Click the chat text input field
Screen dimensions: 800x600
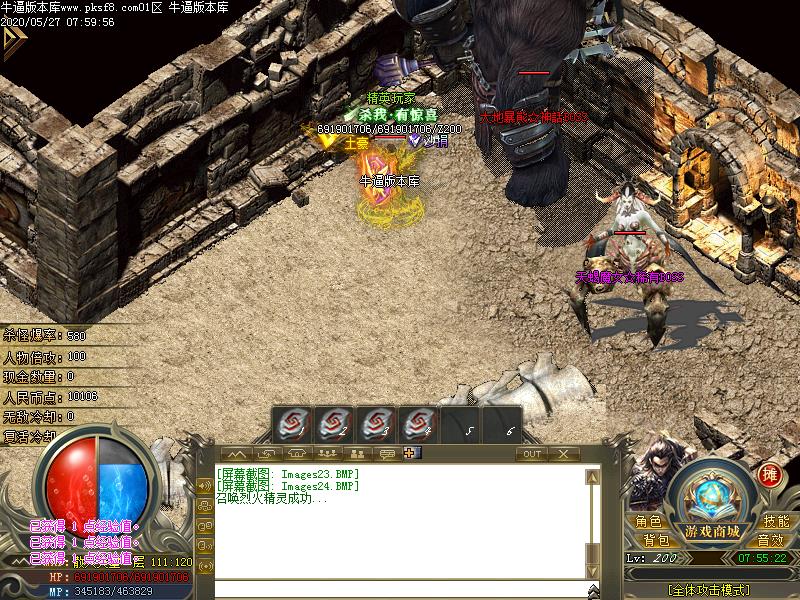point(400,589)
